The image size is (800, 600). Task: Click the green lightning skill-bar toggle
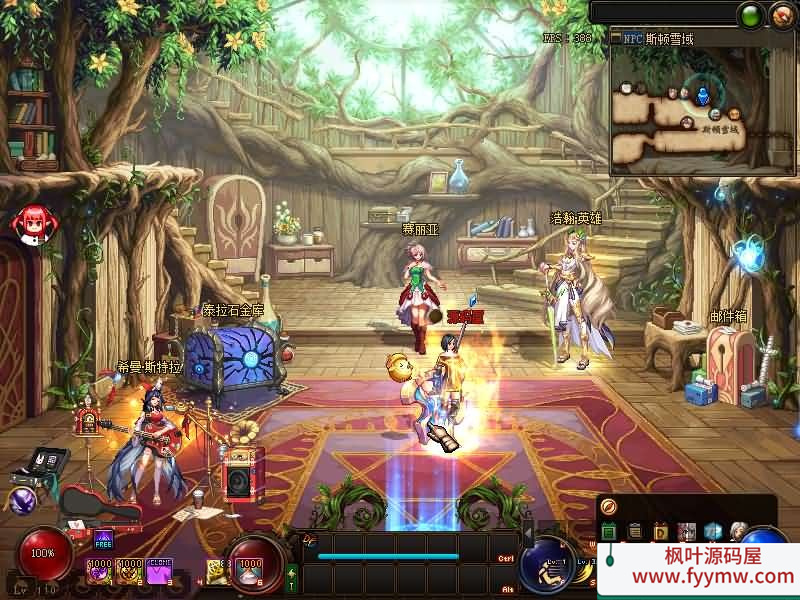(x=292, y=579)
